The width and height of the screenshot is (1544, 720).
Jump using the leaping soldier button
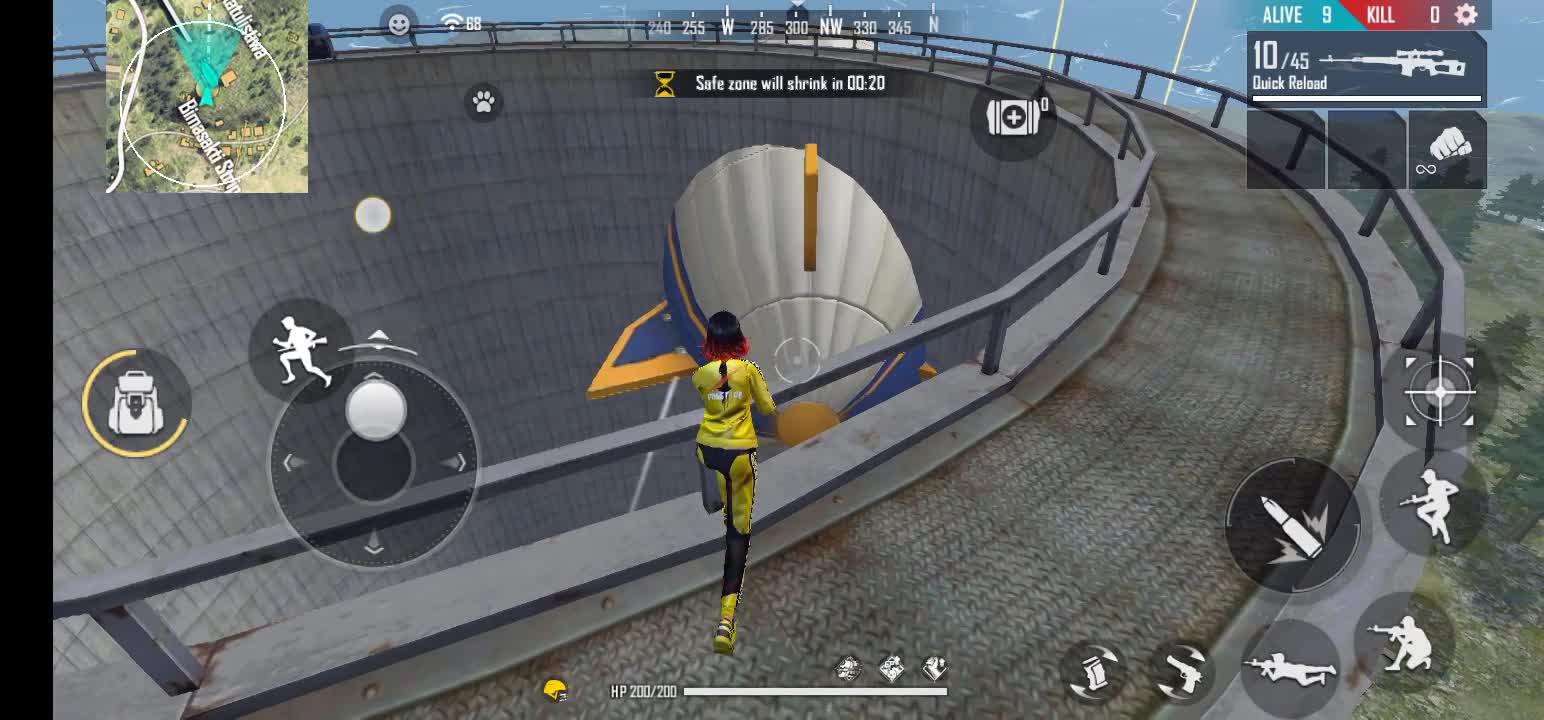[1433, 504]
